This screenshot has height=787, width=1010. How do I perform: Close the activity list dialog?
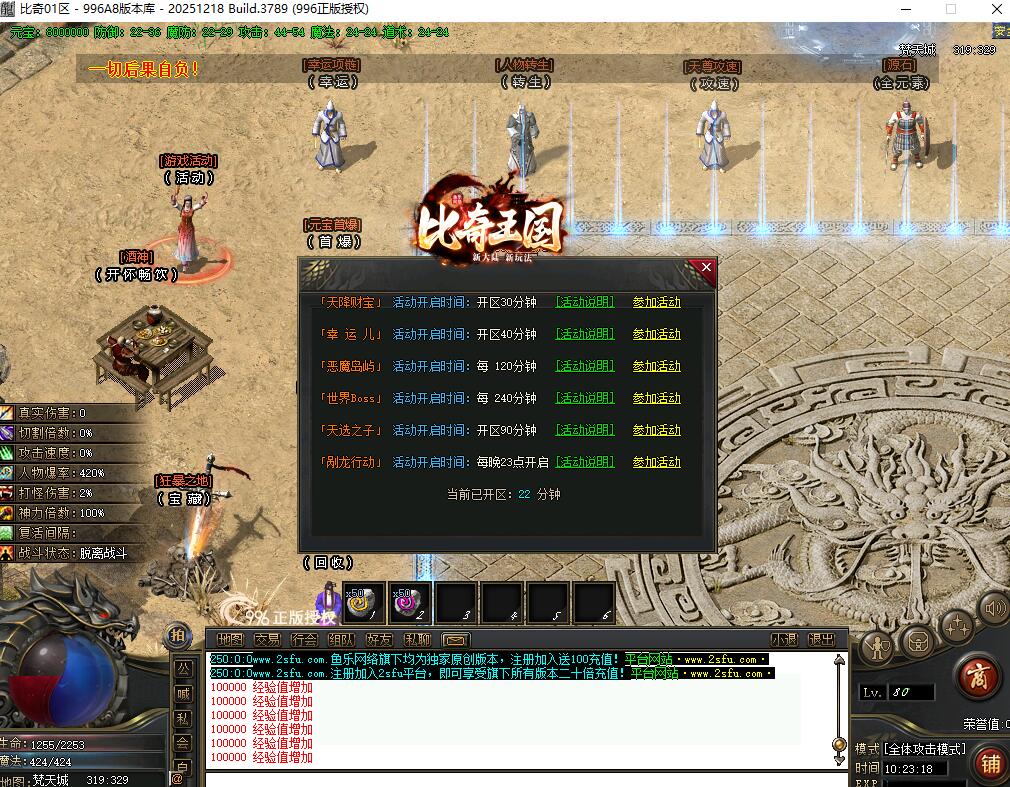(x=706, y=268)
